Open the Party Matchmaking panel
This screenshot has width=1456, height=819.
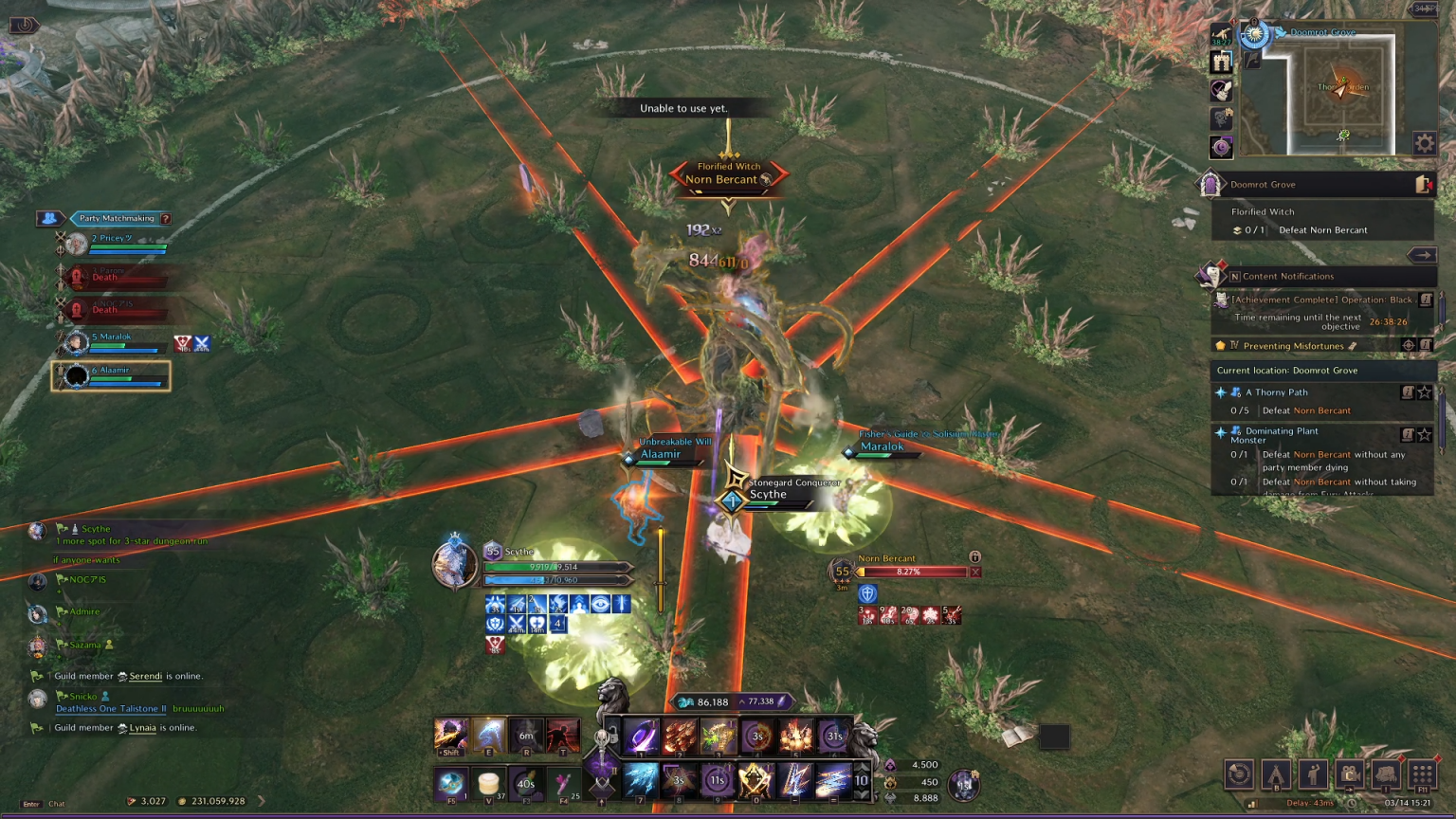pos(116,218)
